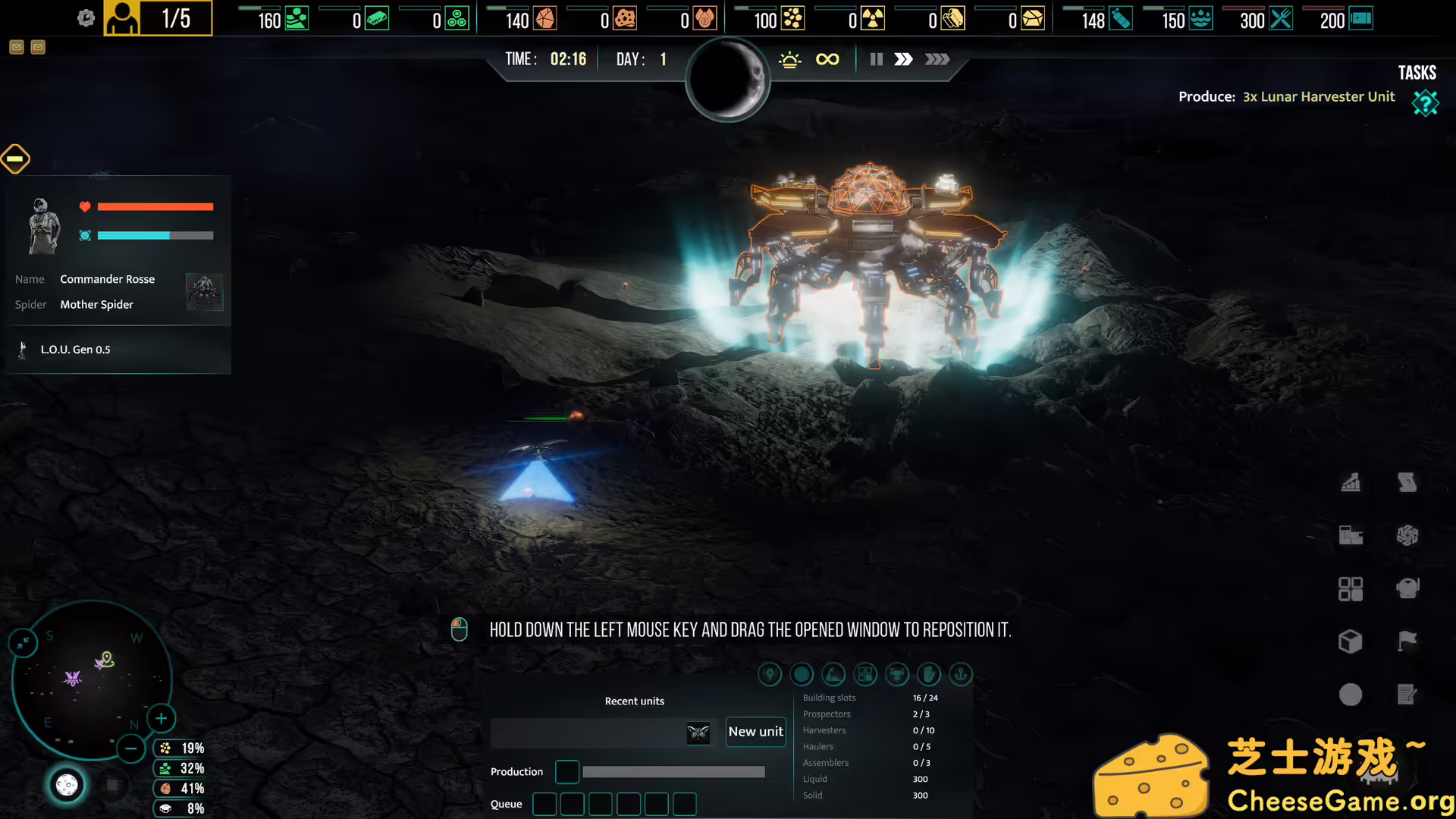Collapse the Commander Rosse info panel
Image resolution: width=1456 pixels, height=819 pixels.
pos(15,158)
